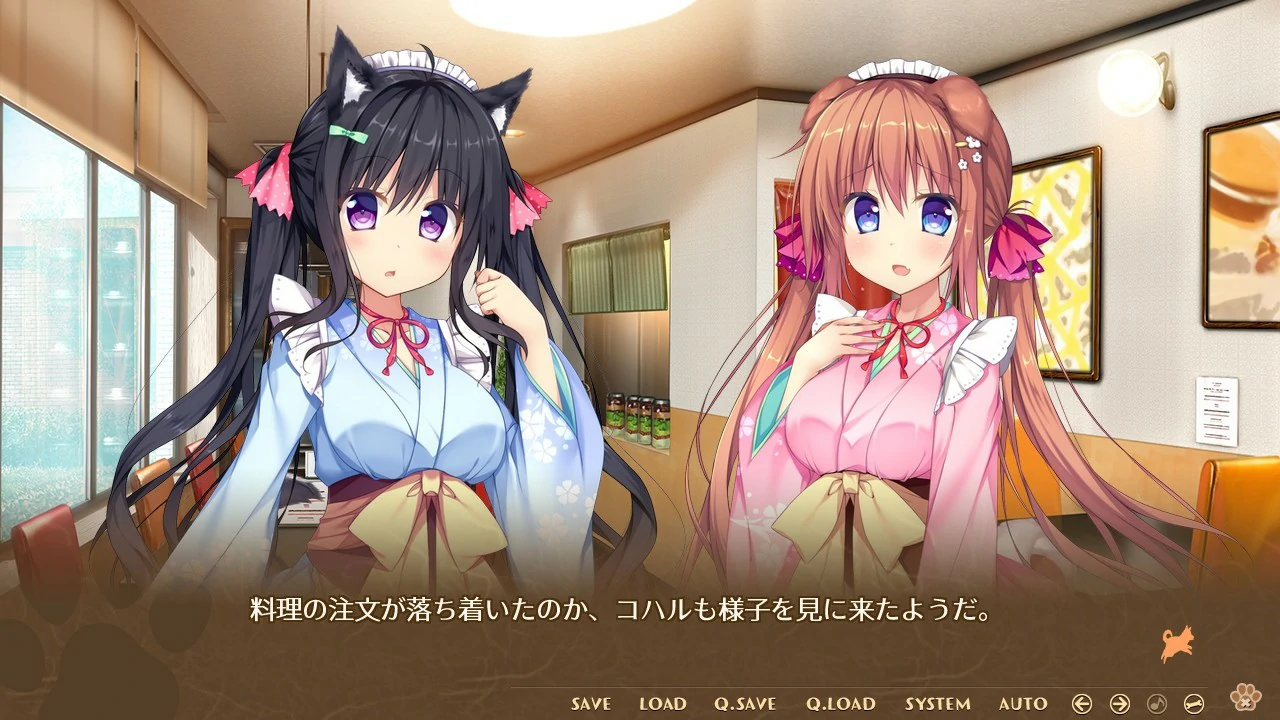
Task: Open the SAVE screen
Action: point(589,704)
